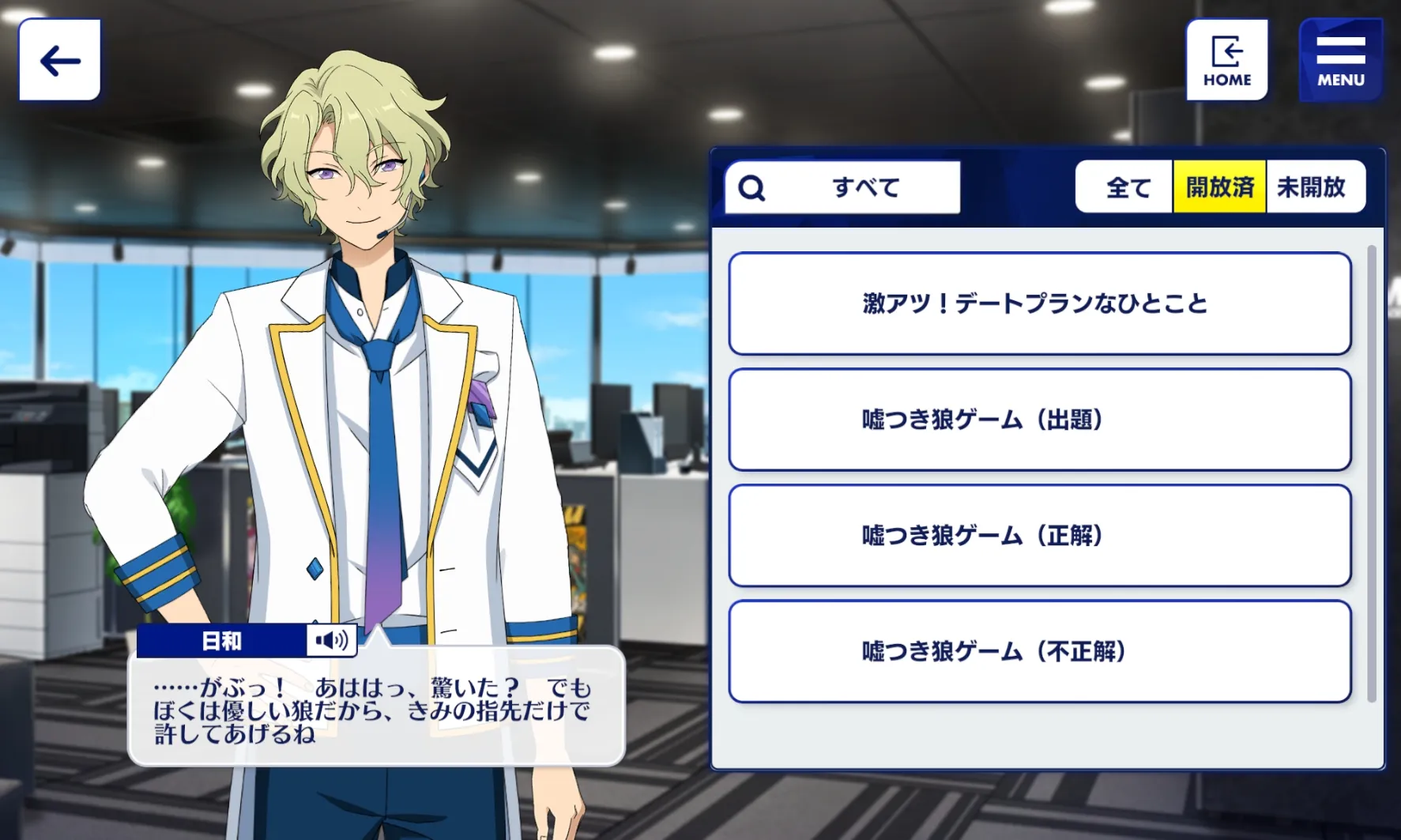
Task: Show the 未開放 tab
Action: tap(1312, 187)
